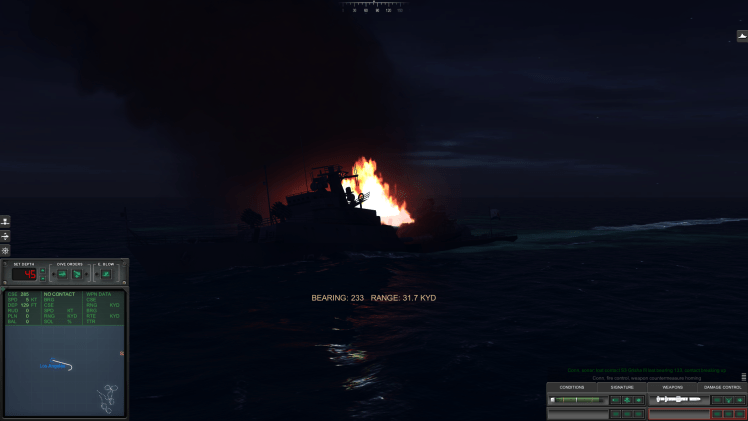Click the top icon in left side column
The height and width of the screenshot is (421, 748).
pos(5,221)
